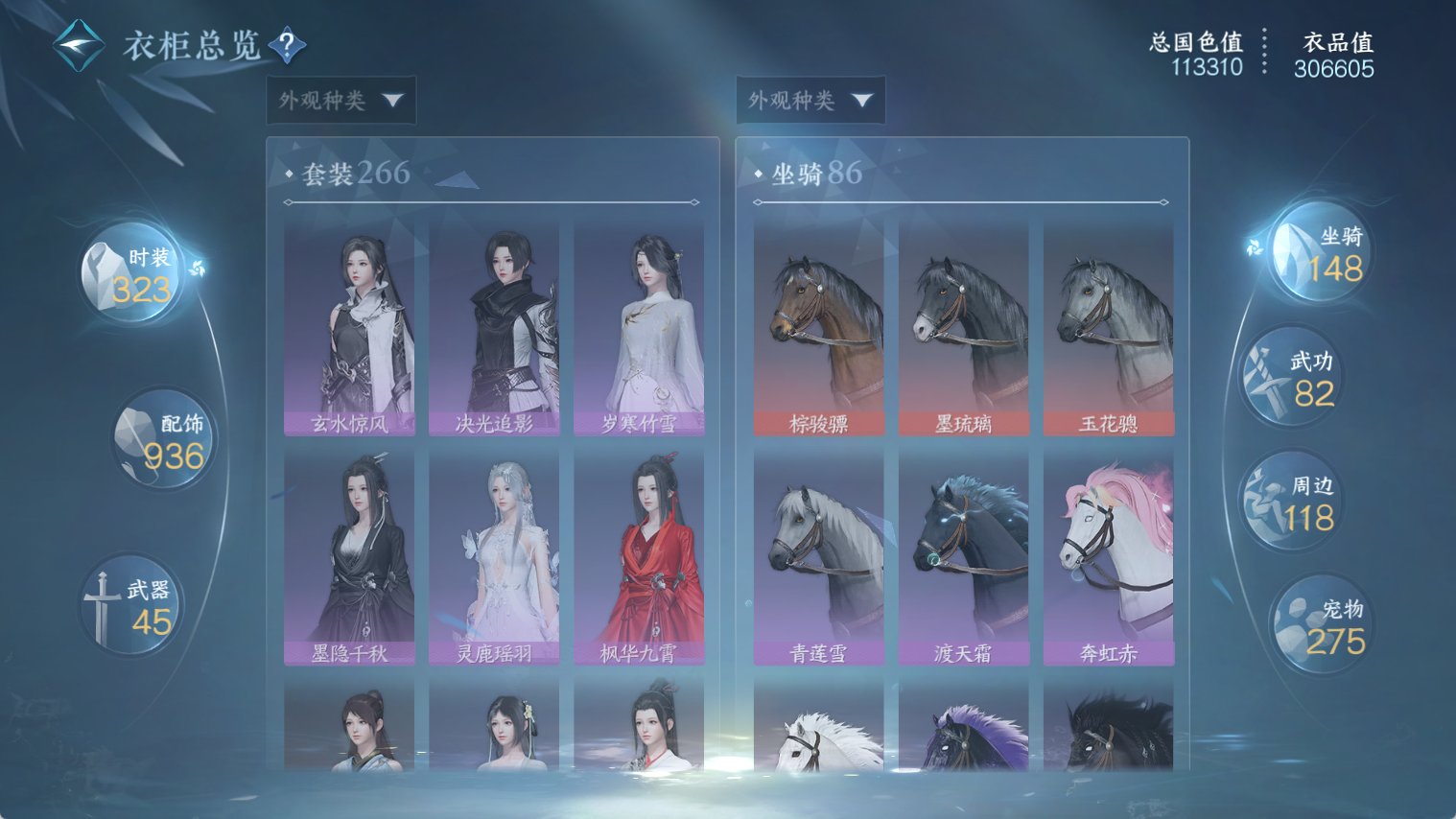The height and width of the screenshot is (819, 1456).
Task: Switch to the 武功 category
Action: (x=1292, y=377)
